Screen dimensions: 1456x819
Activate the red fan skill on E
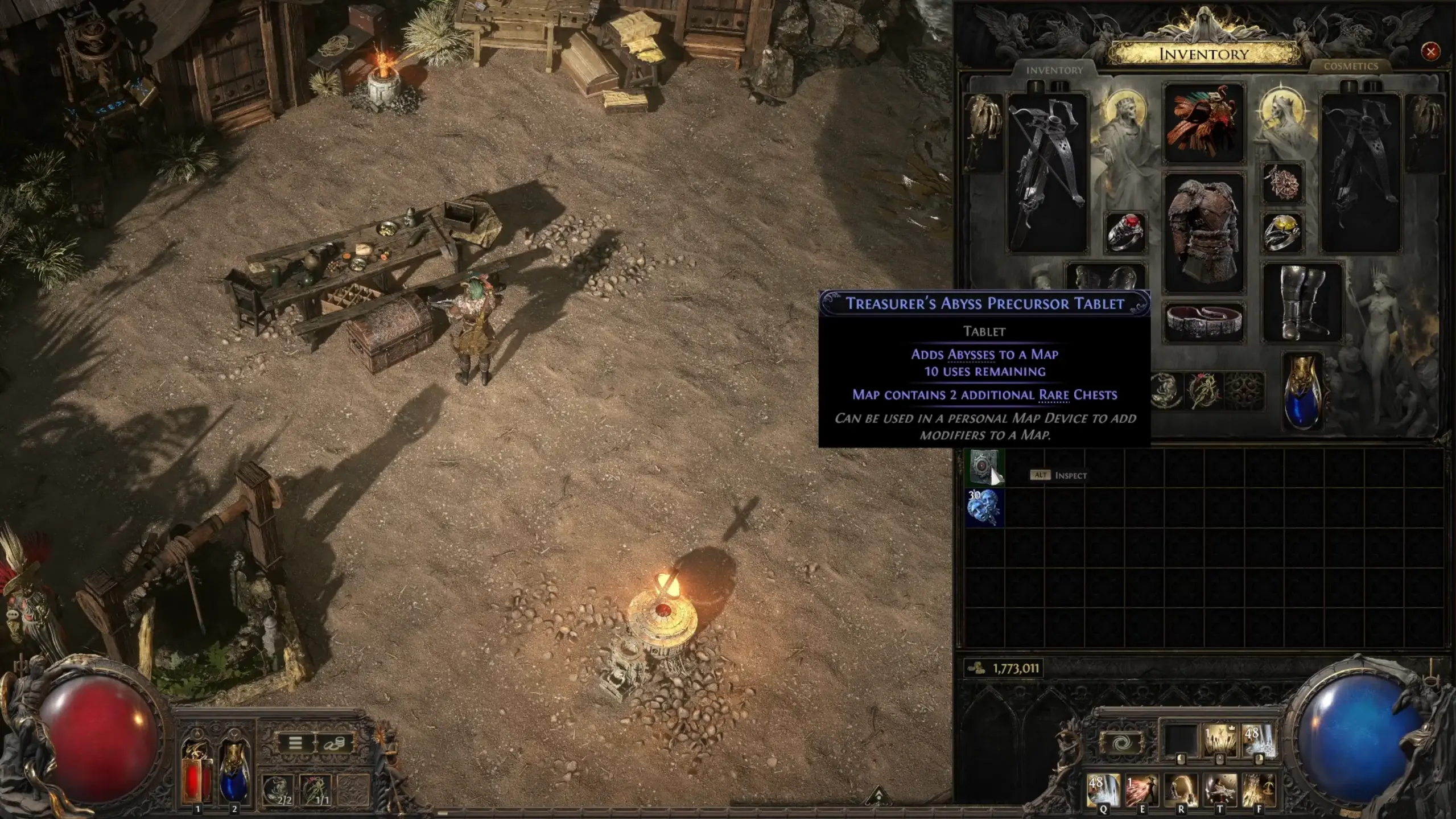tap(1141, 789)
